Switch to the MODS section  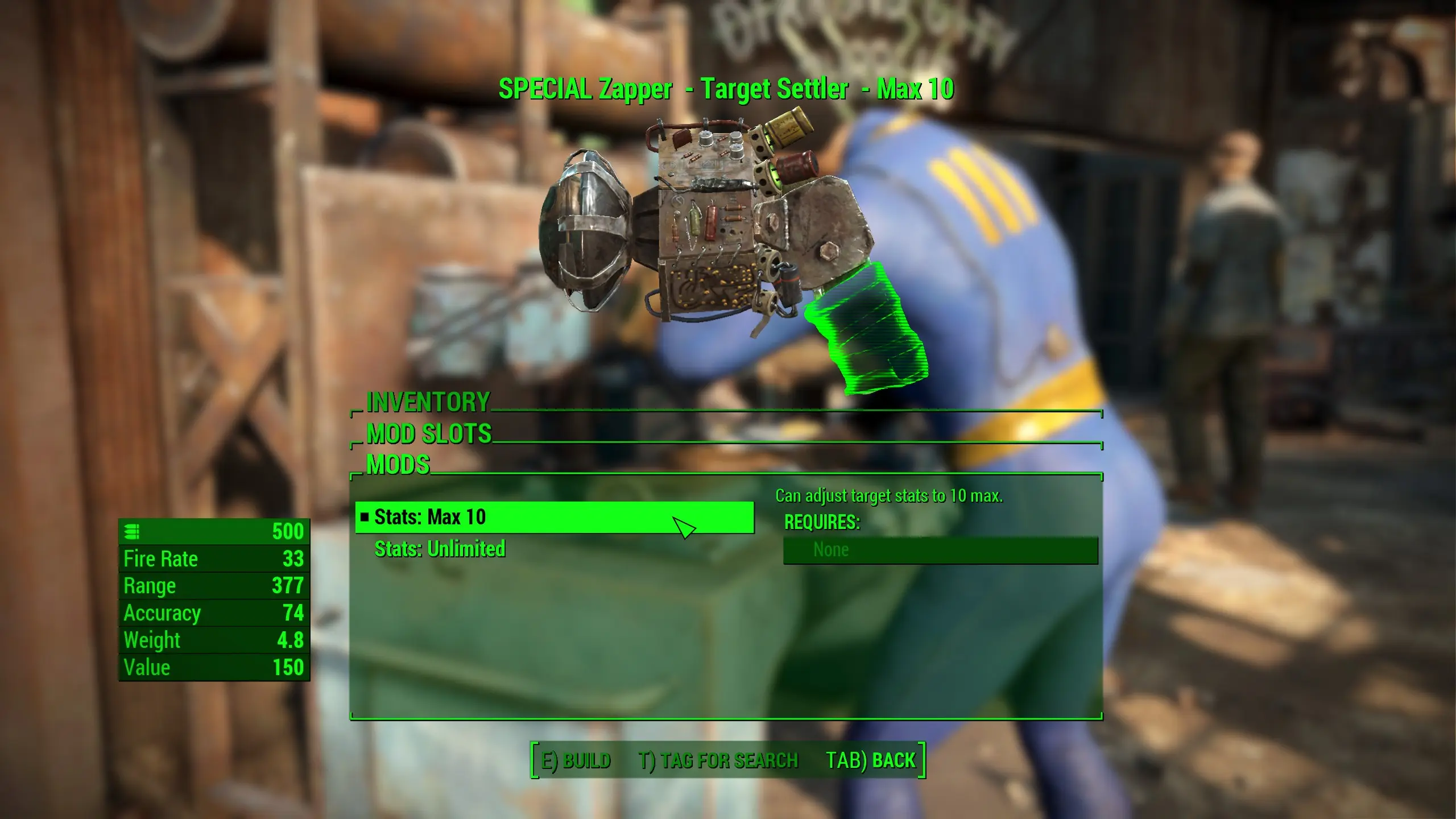pyautogui.click(x=399, y=465)
